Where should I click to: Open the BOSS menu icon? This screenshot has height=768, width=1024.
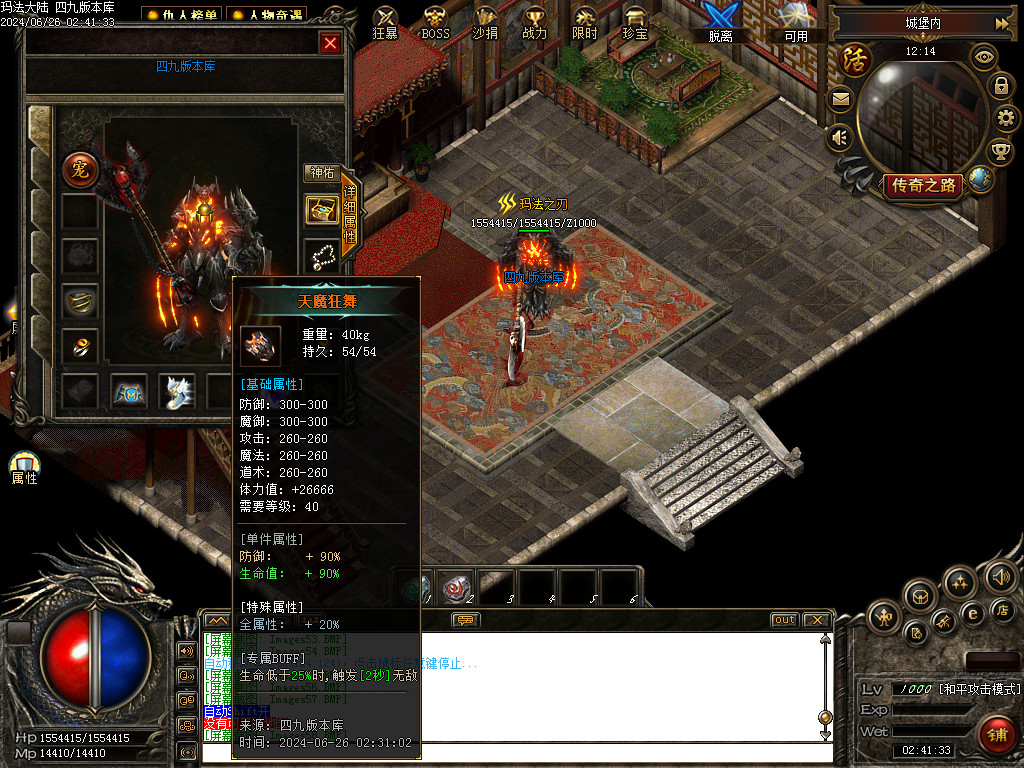click(x=435, y=22)
